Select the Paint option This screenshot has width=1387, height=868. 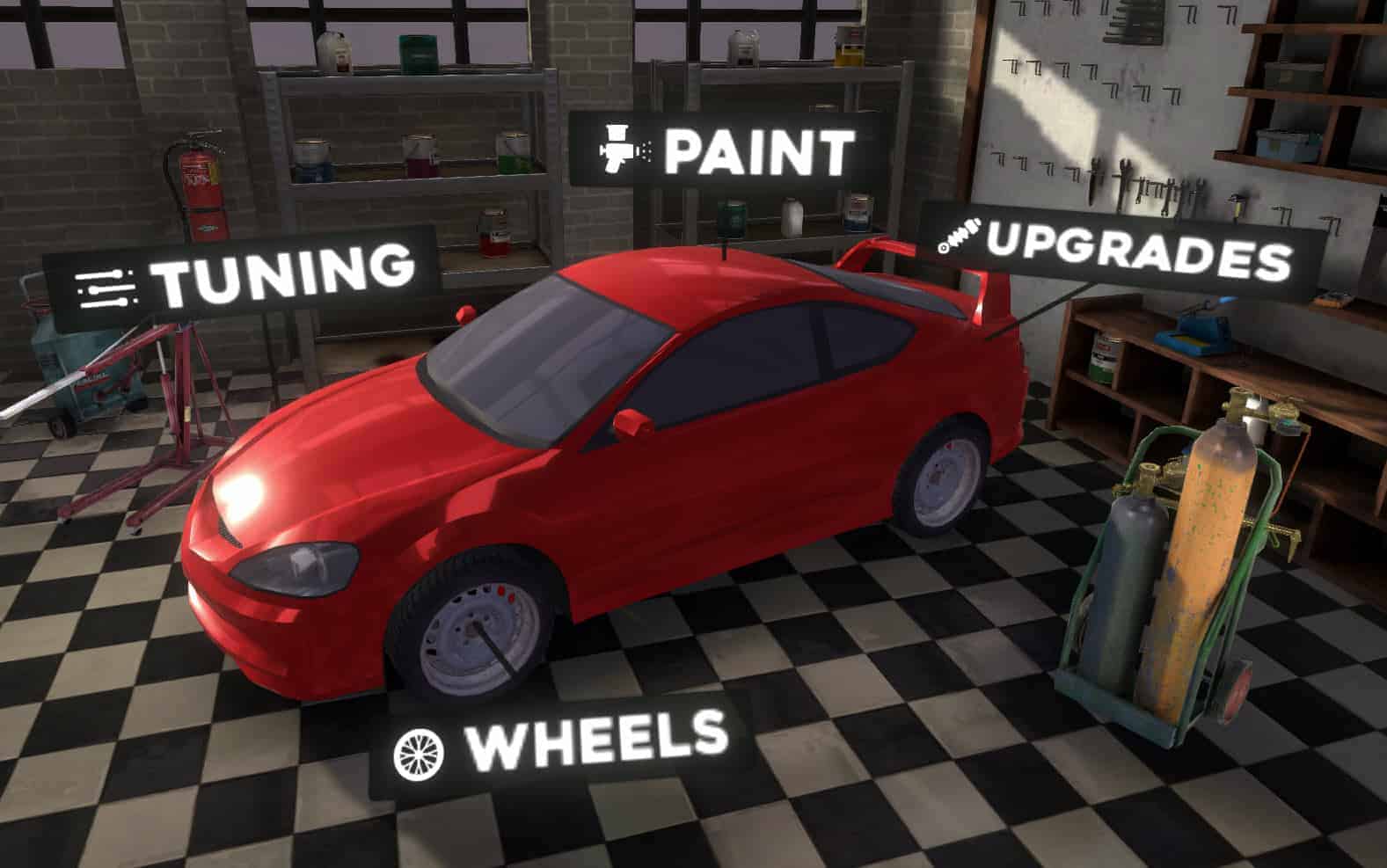click(725, 150)
